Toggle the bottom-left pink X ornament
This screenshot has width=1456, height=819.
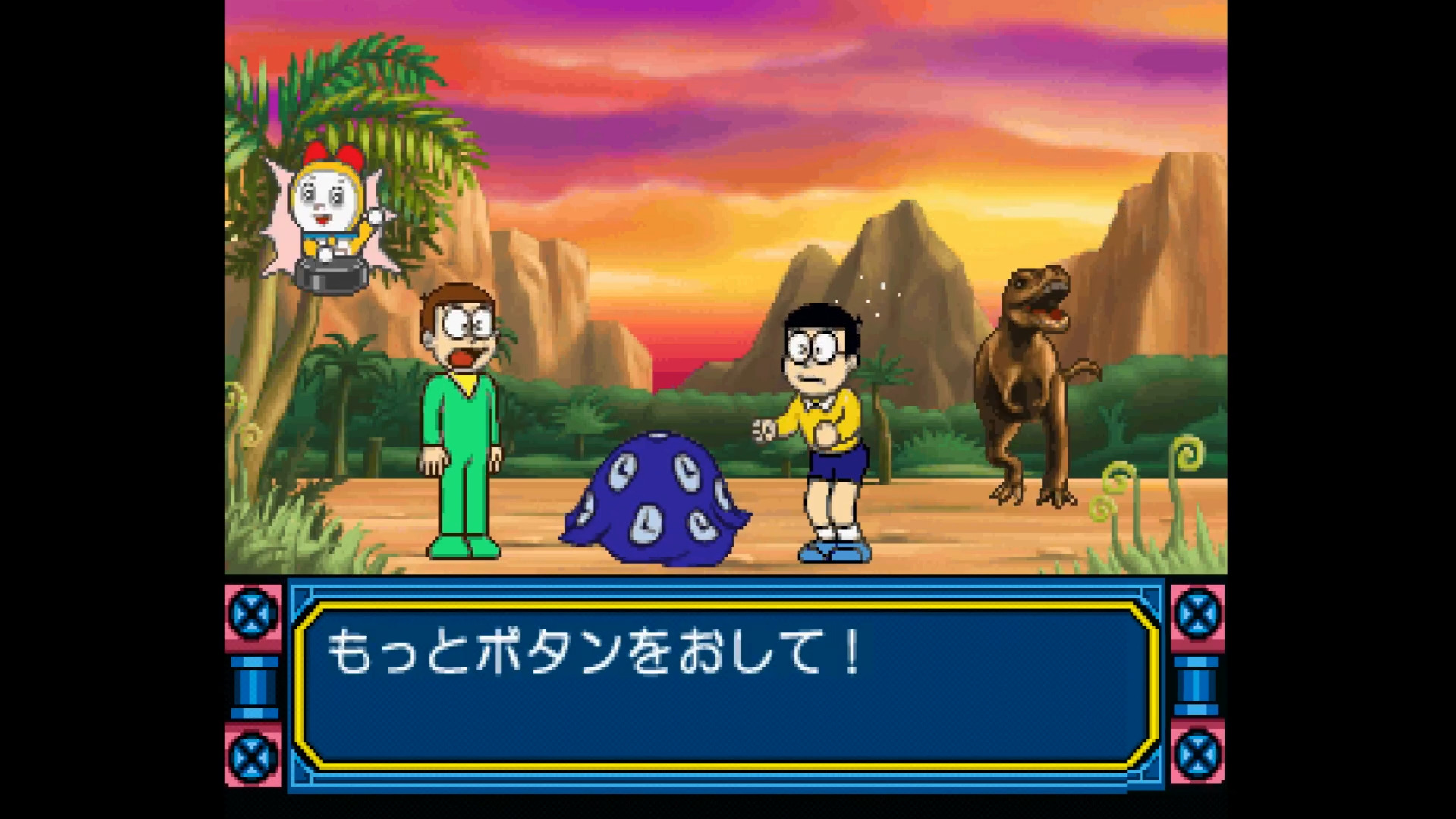tap(250, 758)
